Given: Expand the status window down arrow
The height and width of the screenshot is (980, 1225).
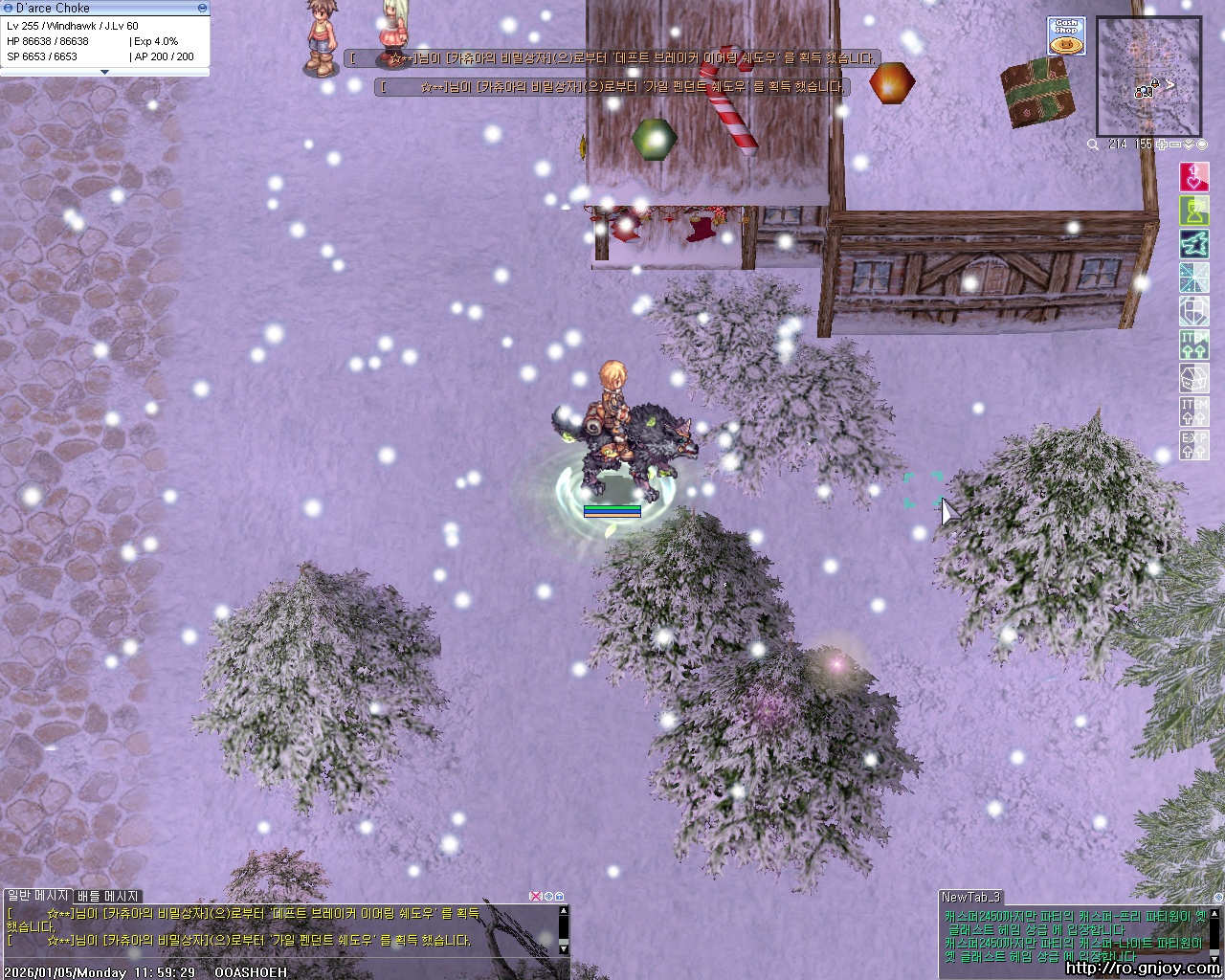Looking at the screenshot, I should point(104,72).
